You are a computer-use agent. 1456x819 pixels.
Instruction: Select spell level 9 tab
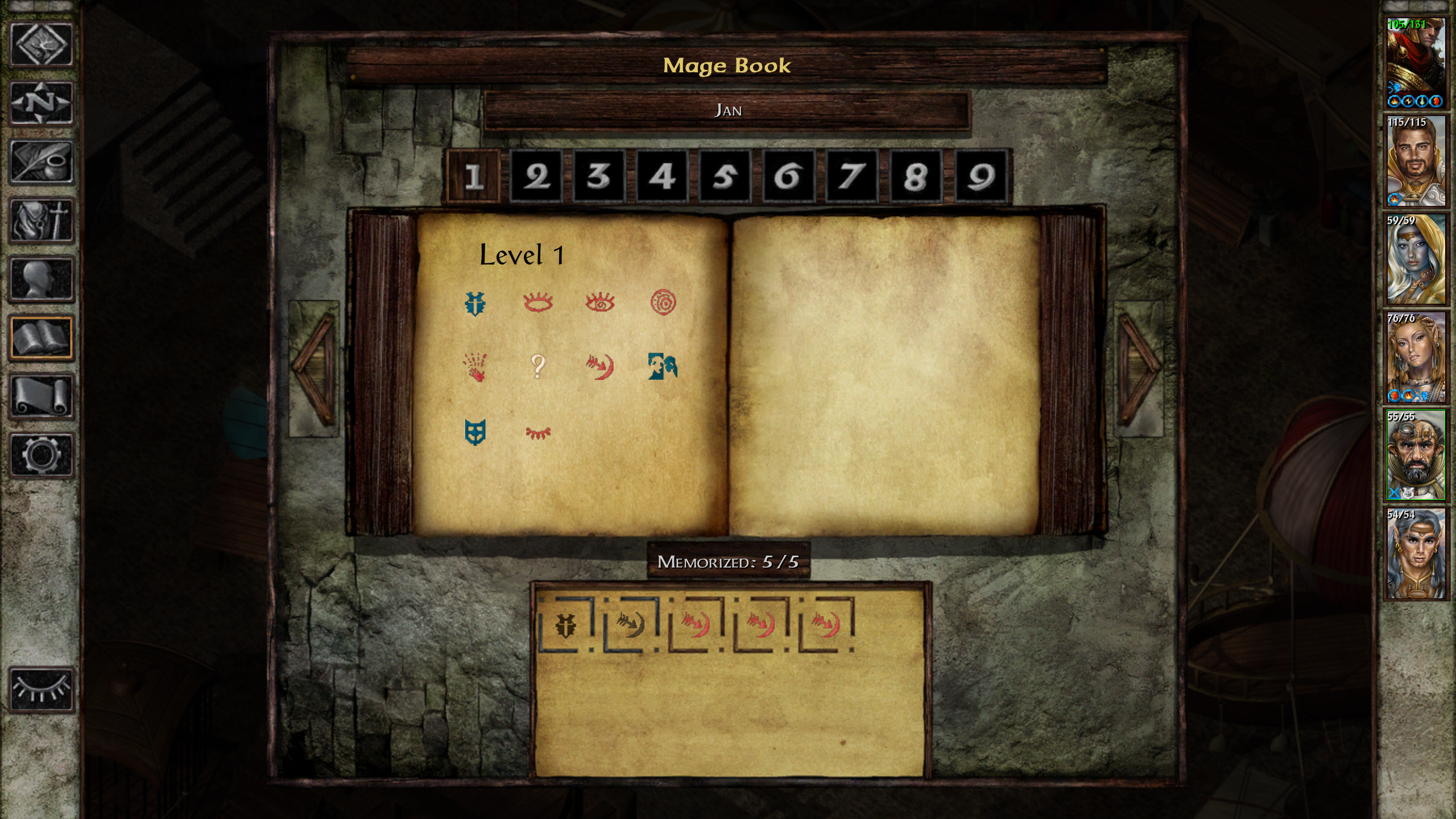pos(981,176)
